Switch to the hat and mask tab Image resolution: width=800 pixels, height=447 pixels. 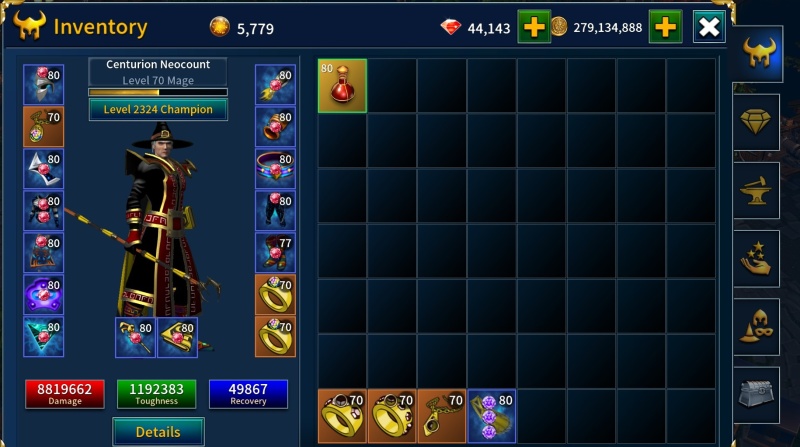coord(756,324)
